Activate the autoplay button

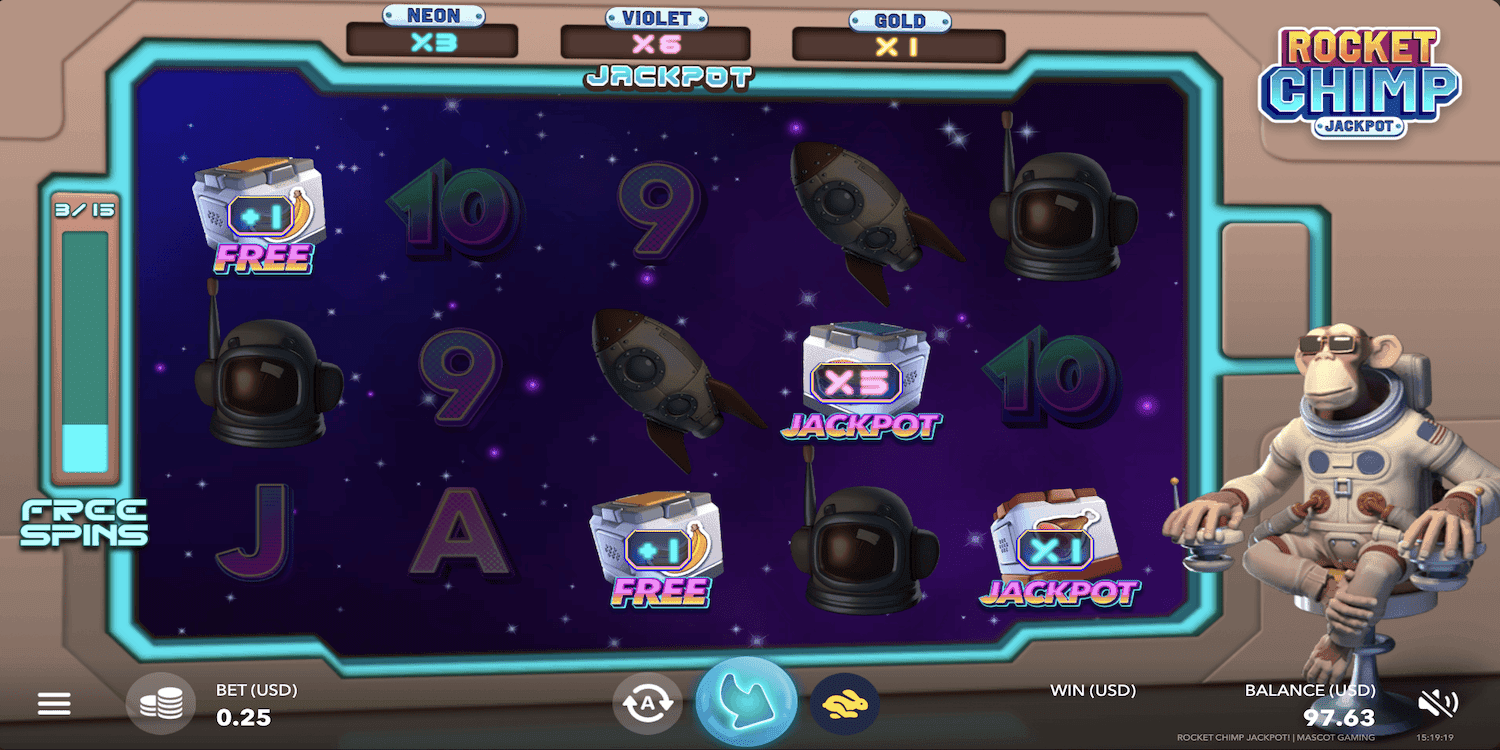646,704
